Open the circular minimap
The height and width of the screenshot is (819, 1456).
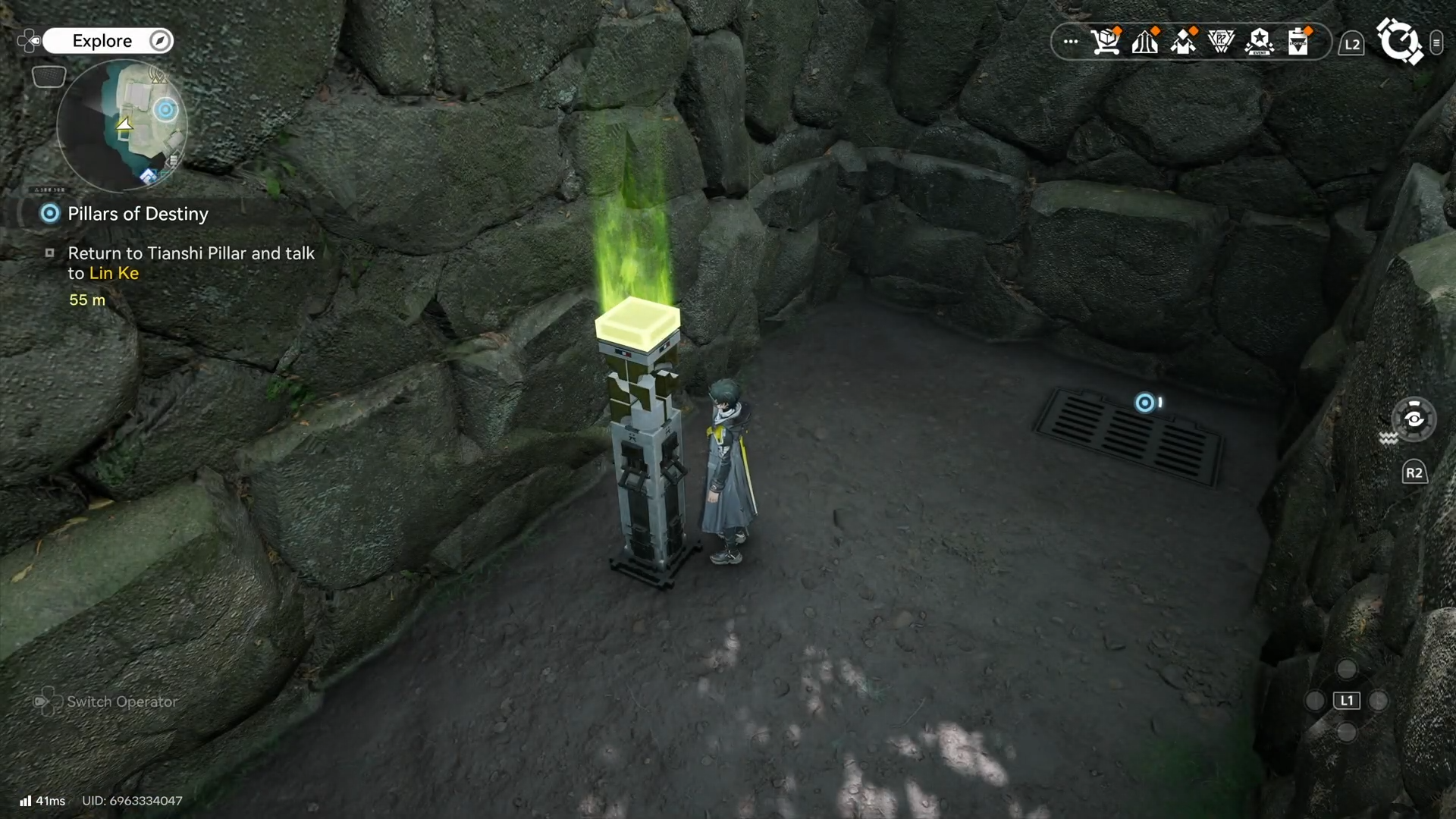click(x=121, y=125)
